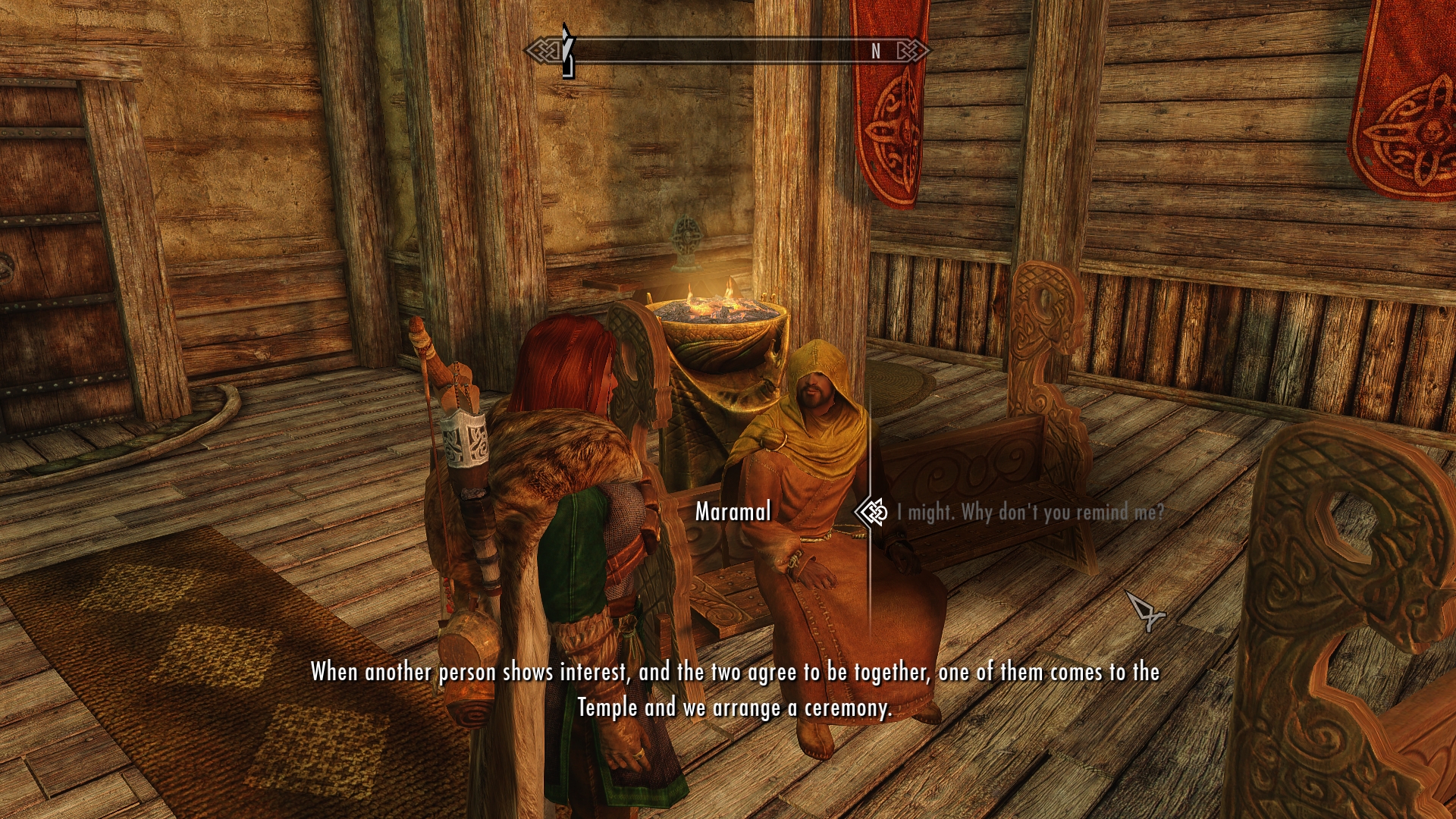Choose "I might. Why don't you remind me?" reply
1456x819 pixels.
click(1029, 513)
